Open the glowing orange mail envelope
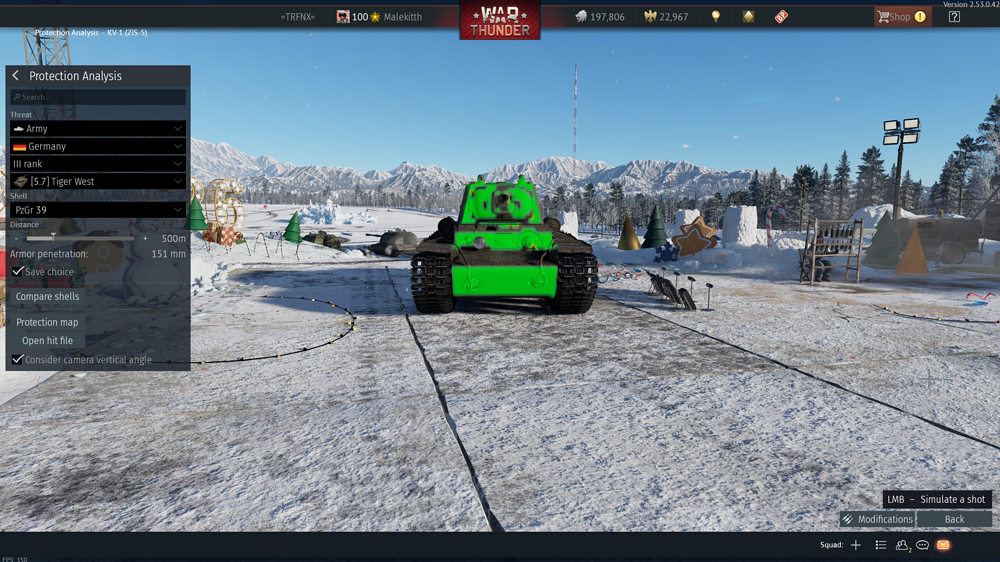Viewport: 1000px width, 562px height. coord(943,545)
